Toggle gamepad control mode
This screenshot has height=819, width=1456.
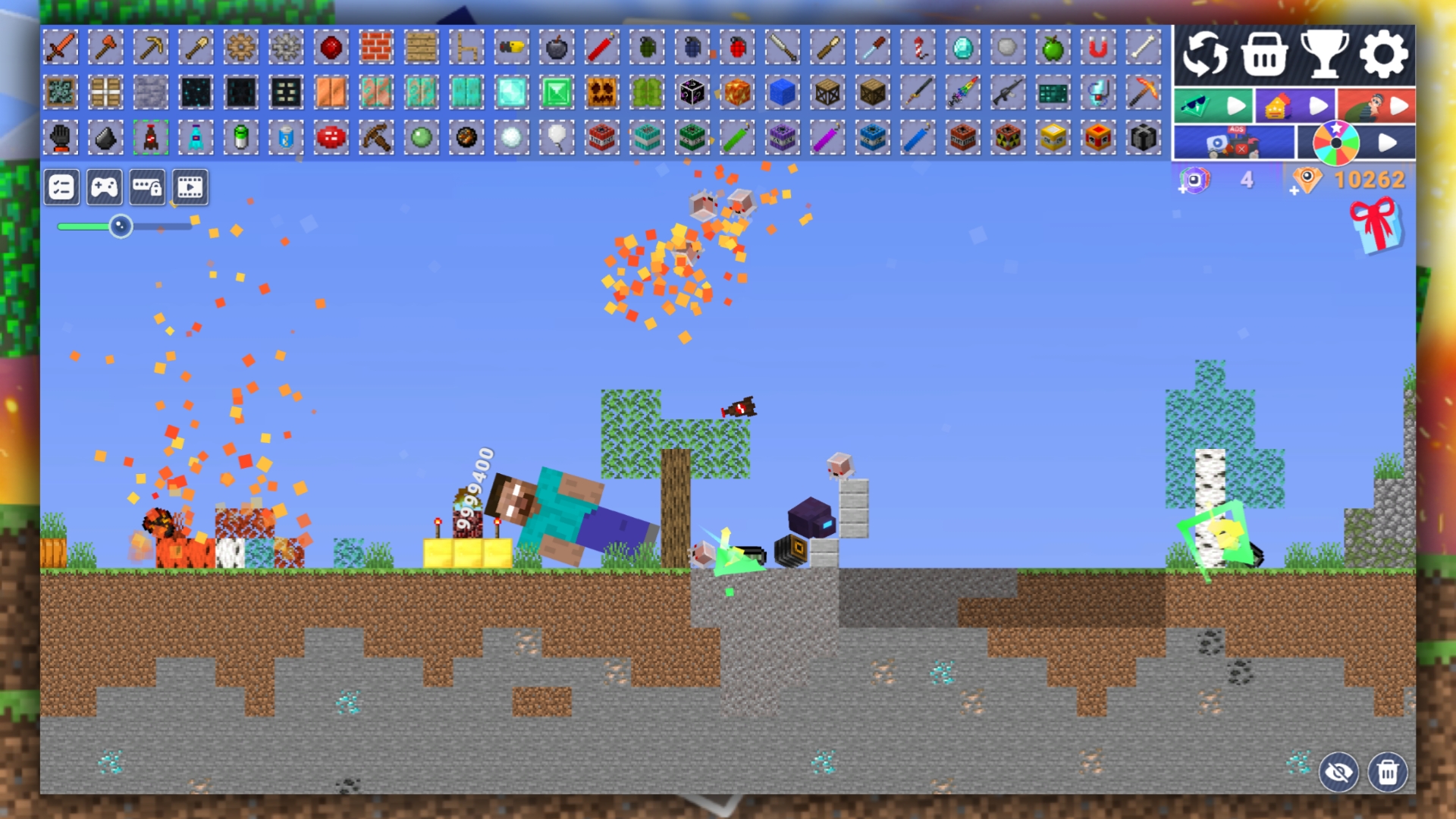click(105, 186)
